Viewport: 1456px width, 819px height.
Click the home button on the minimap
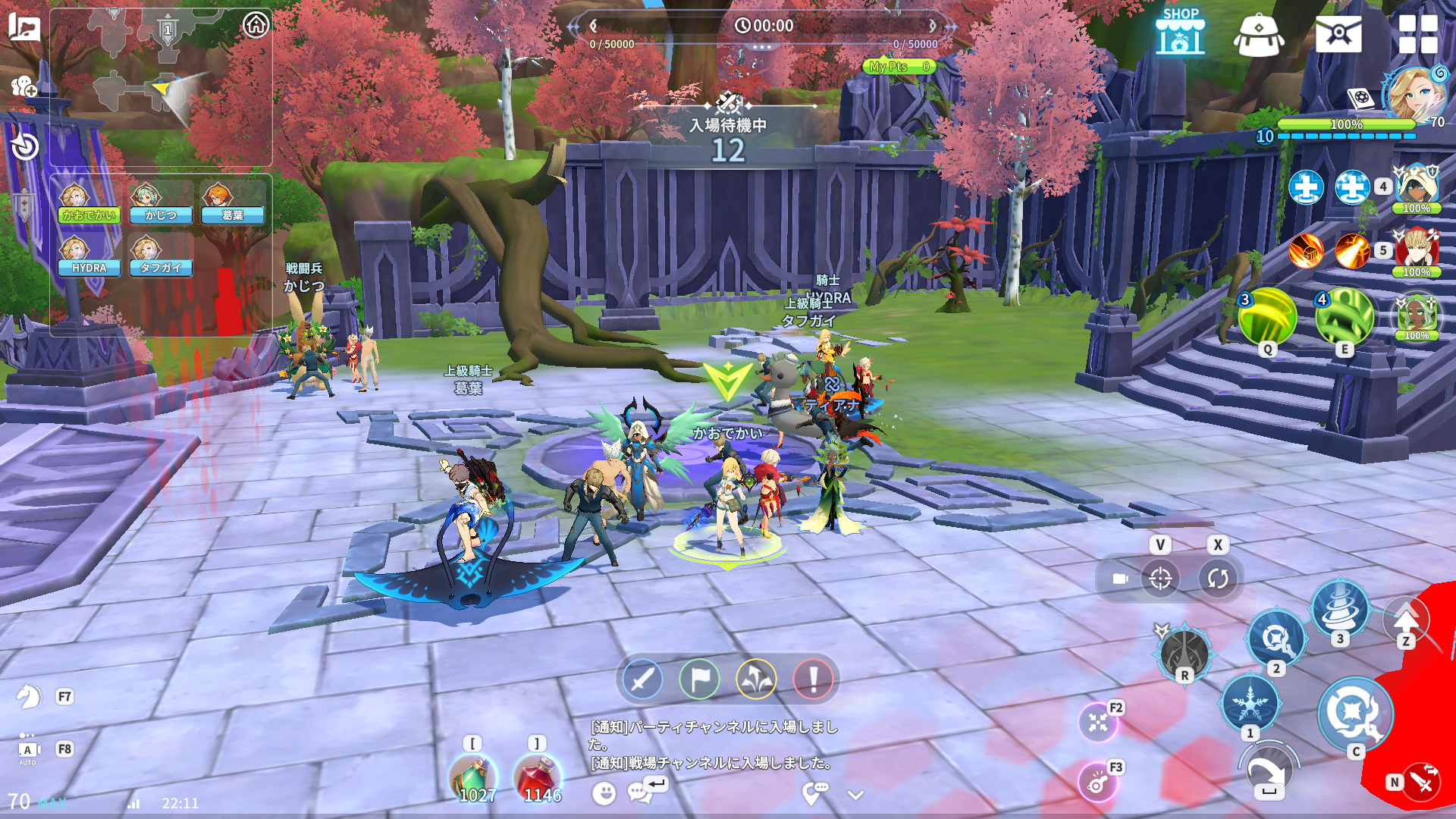tap(256, 25)
